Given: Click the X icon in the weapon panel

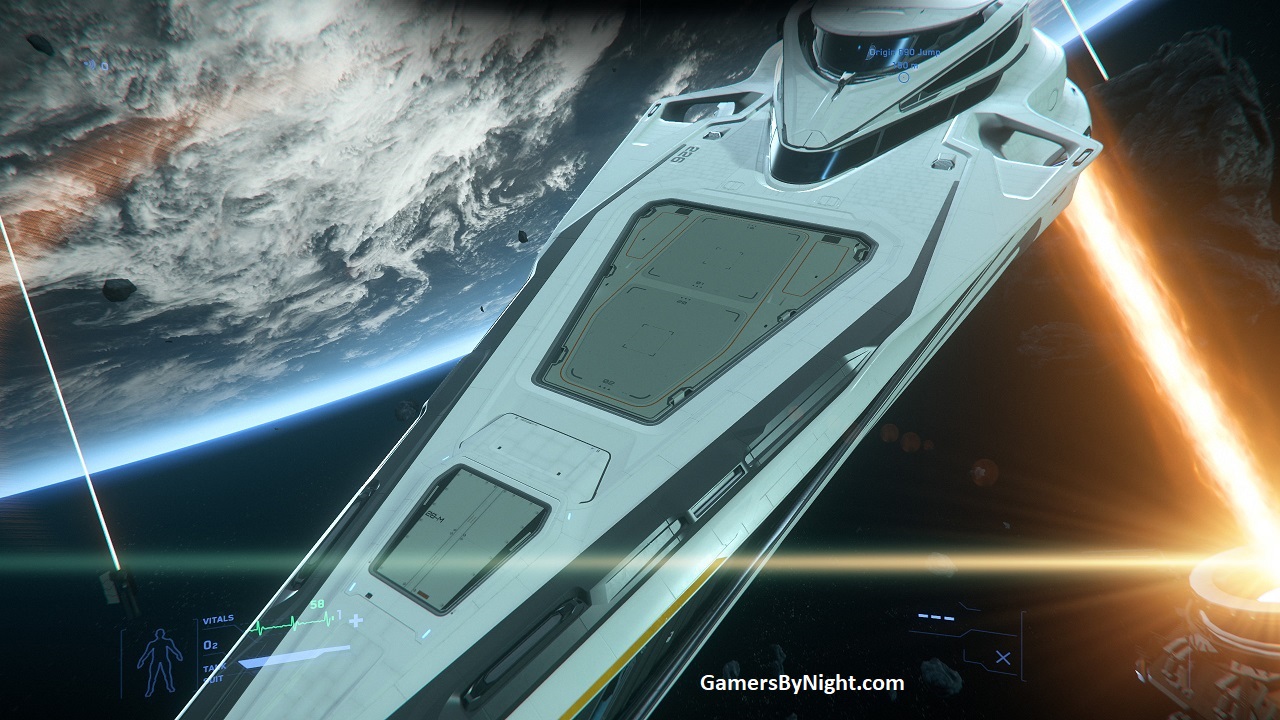Looking at the screenshot, I should pyautogui.click(x=1003, y=658).
